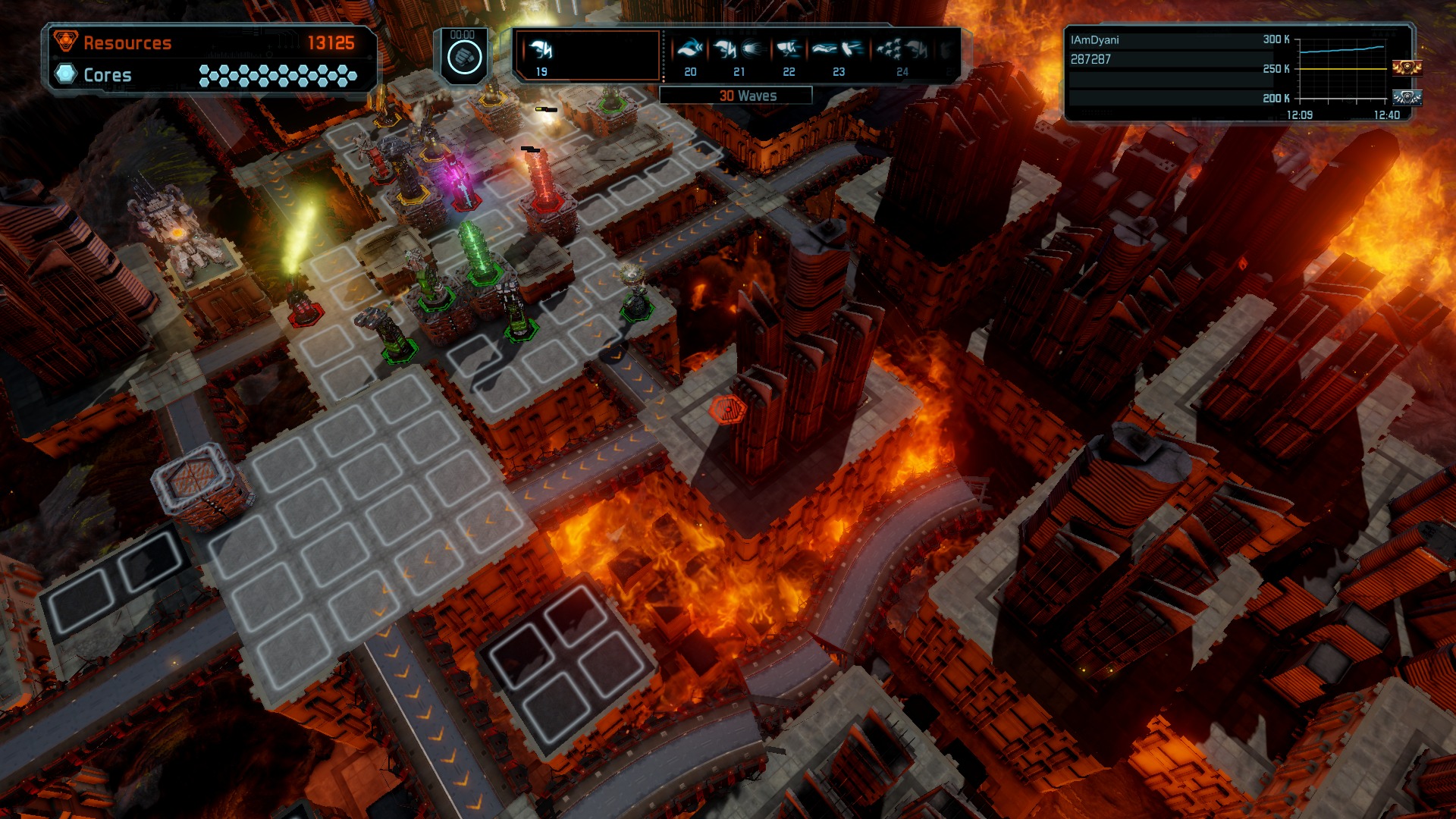
Task: Click the IAmDyani player name entry
Action: [x=1094, y=40]
